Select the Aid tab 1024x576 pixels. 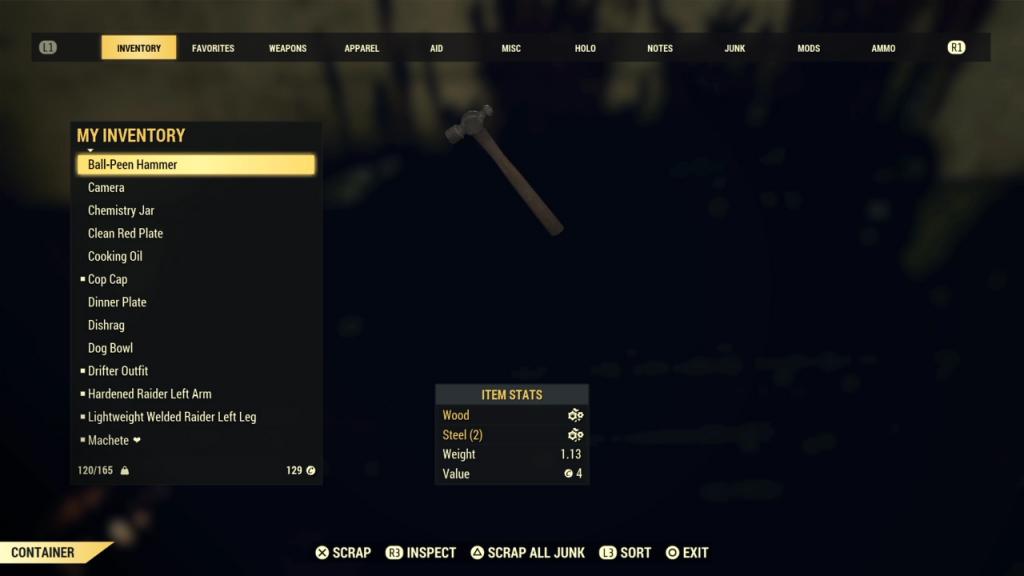(x=436, y=48)
